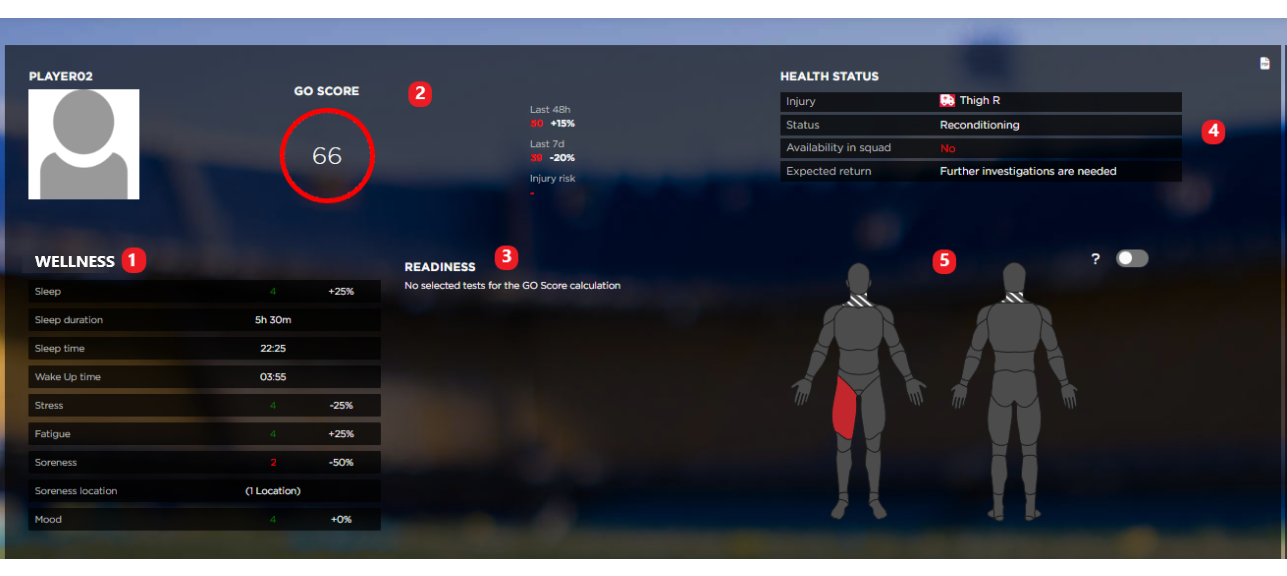The image size is (1287, 576).
Task: Choose the Mood wellness row
Action: pyautogui.click(x=204, y=520)
